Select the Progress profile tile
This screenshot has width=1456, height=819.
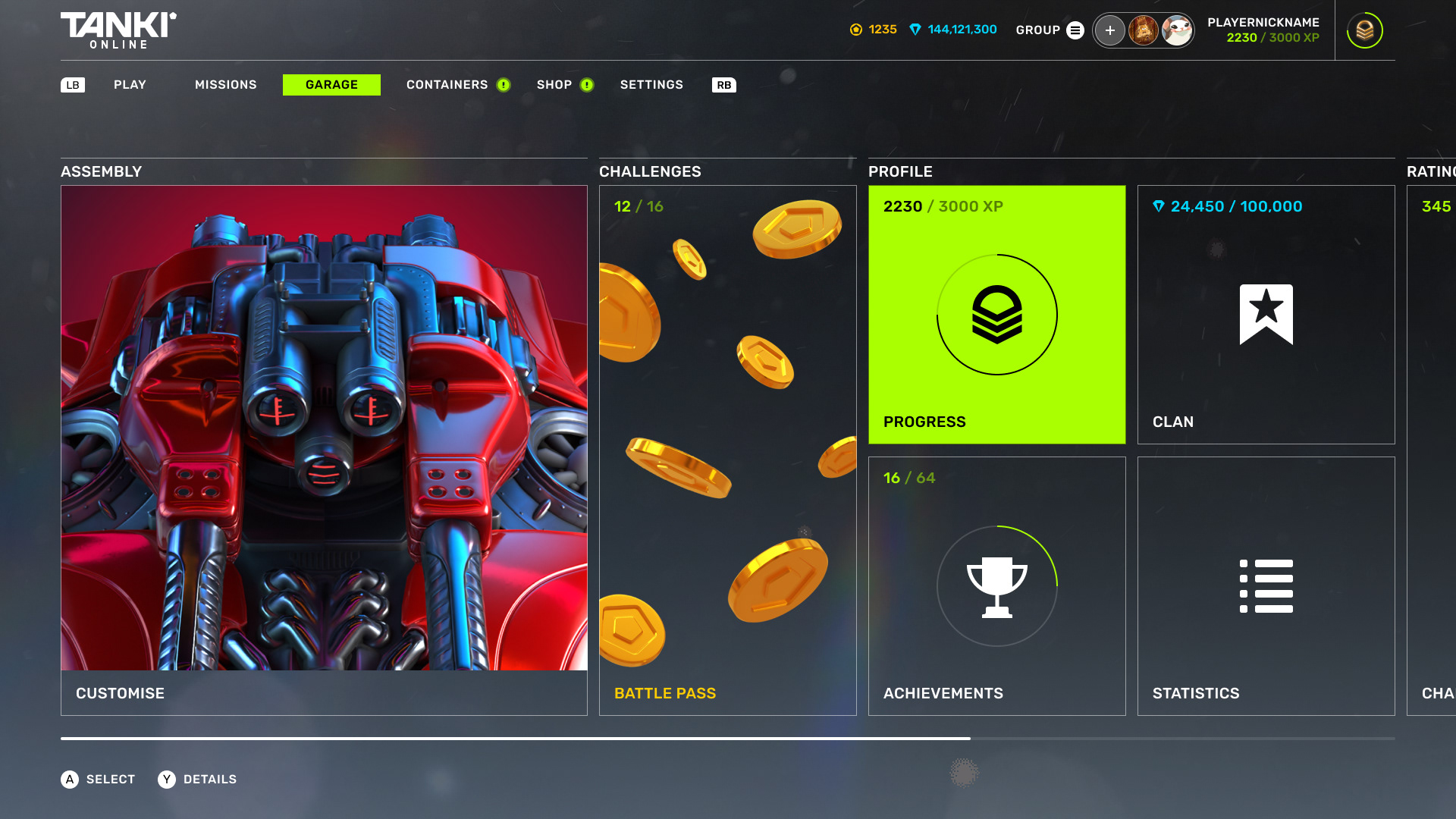(996, 315)
